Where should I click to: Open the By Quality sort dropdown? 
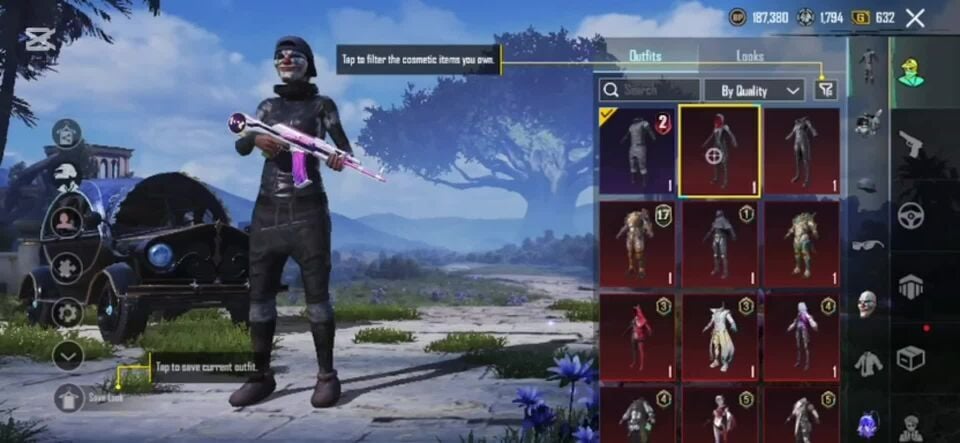pyautogui.click(x=754, y=90)
